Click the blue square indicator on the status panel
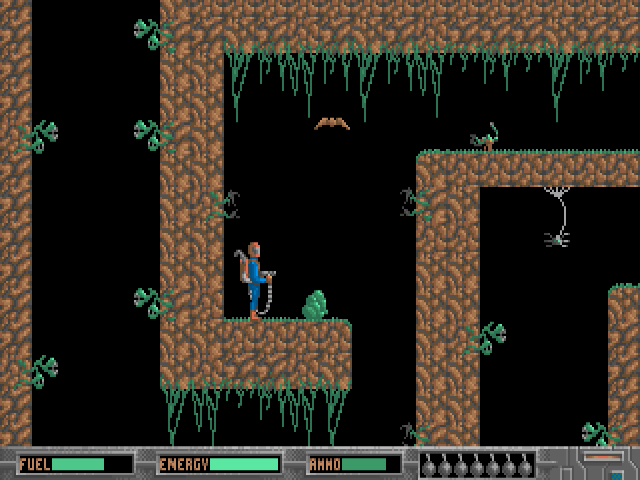The height and width of the screenshot is (480, 640). click(617, 475)
